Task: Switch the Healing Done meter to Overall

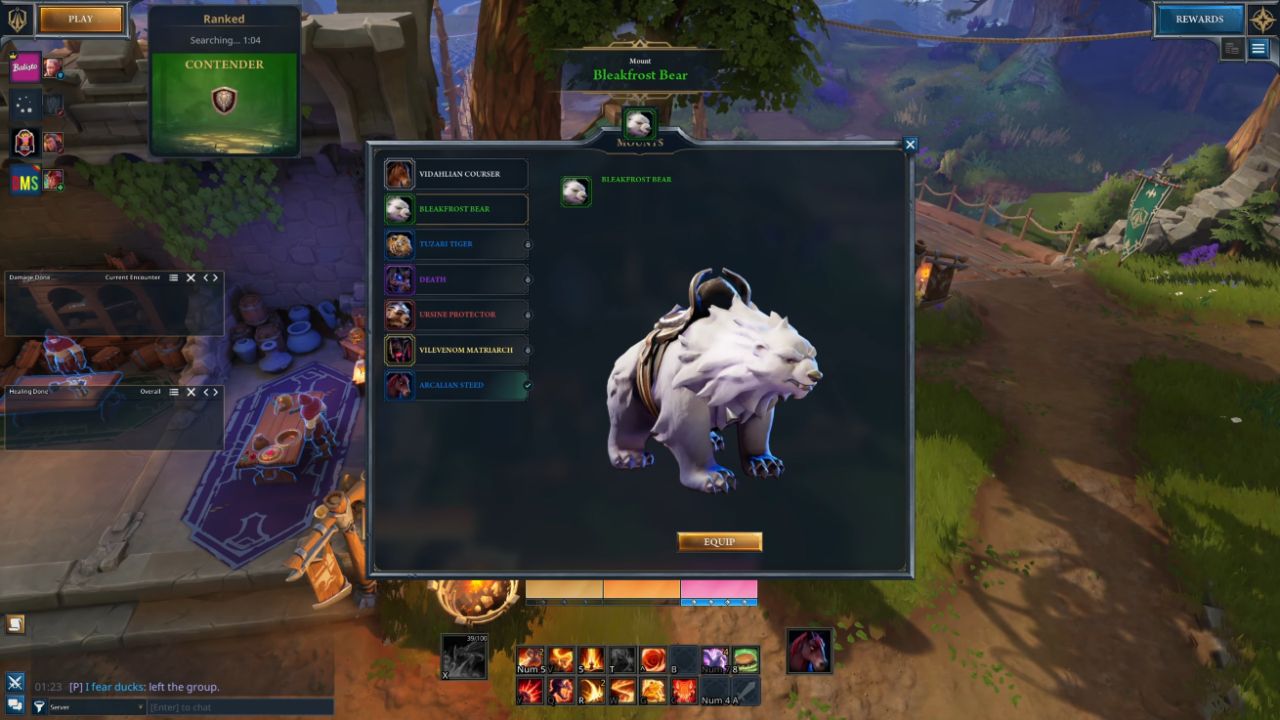Action: (151, 392)
